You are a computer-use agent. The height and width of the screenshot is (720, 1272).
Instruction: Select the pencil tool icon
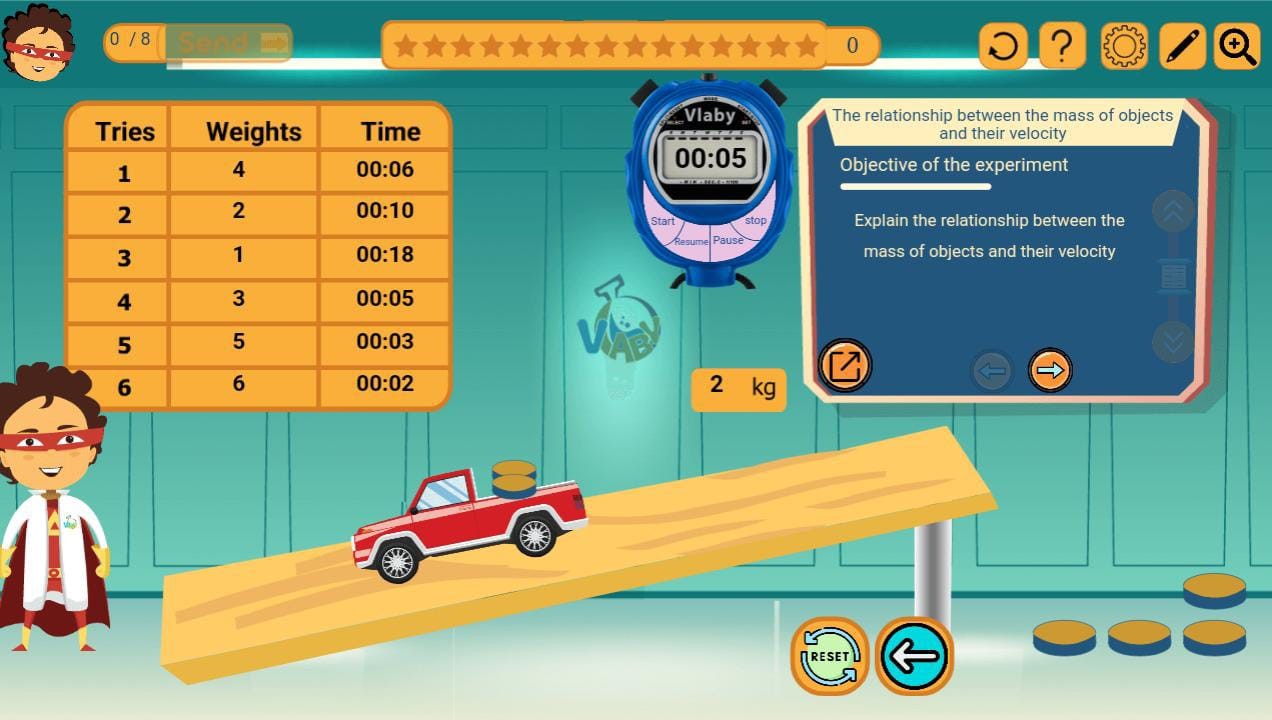tap(1182, 46)
